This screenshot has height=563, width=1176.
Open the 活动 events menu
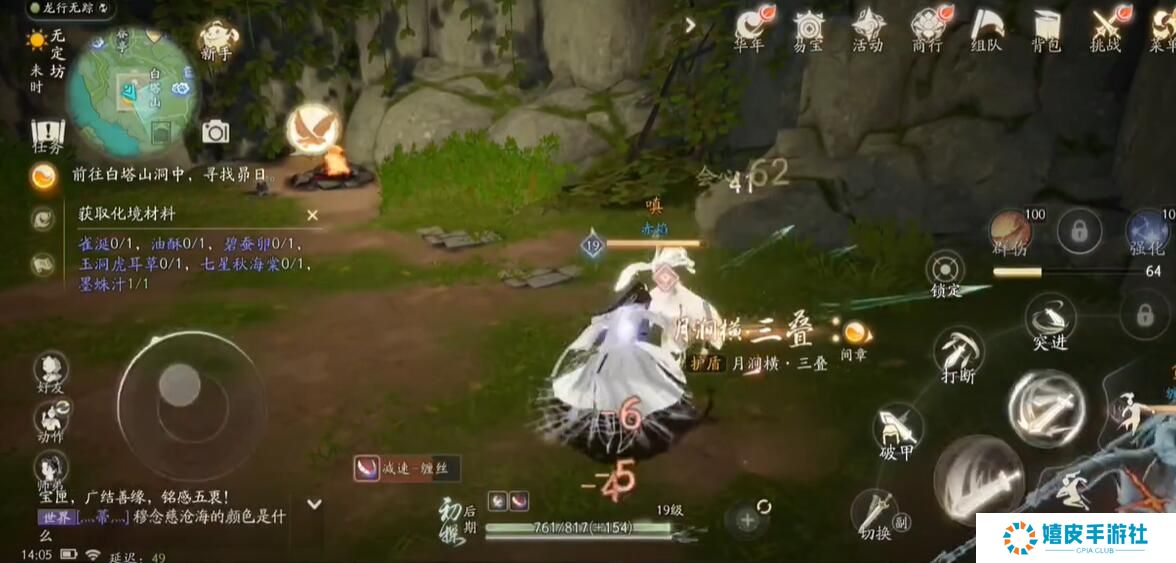coord(867,28)
